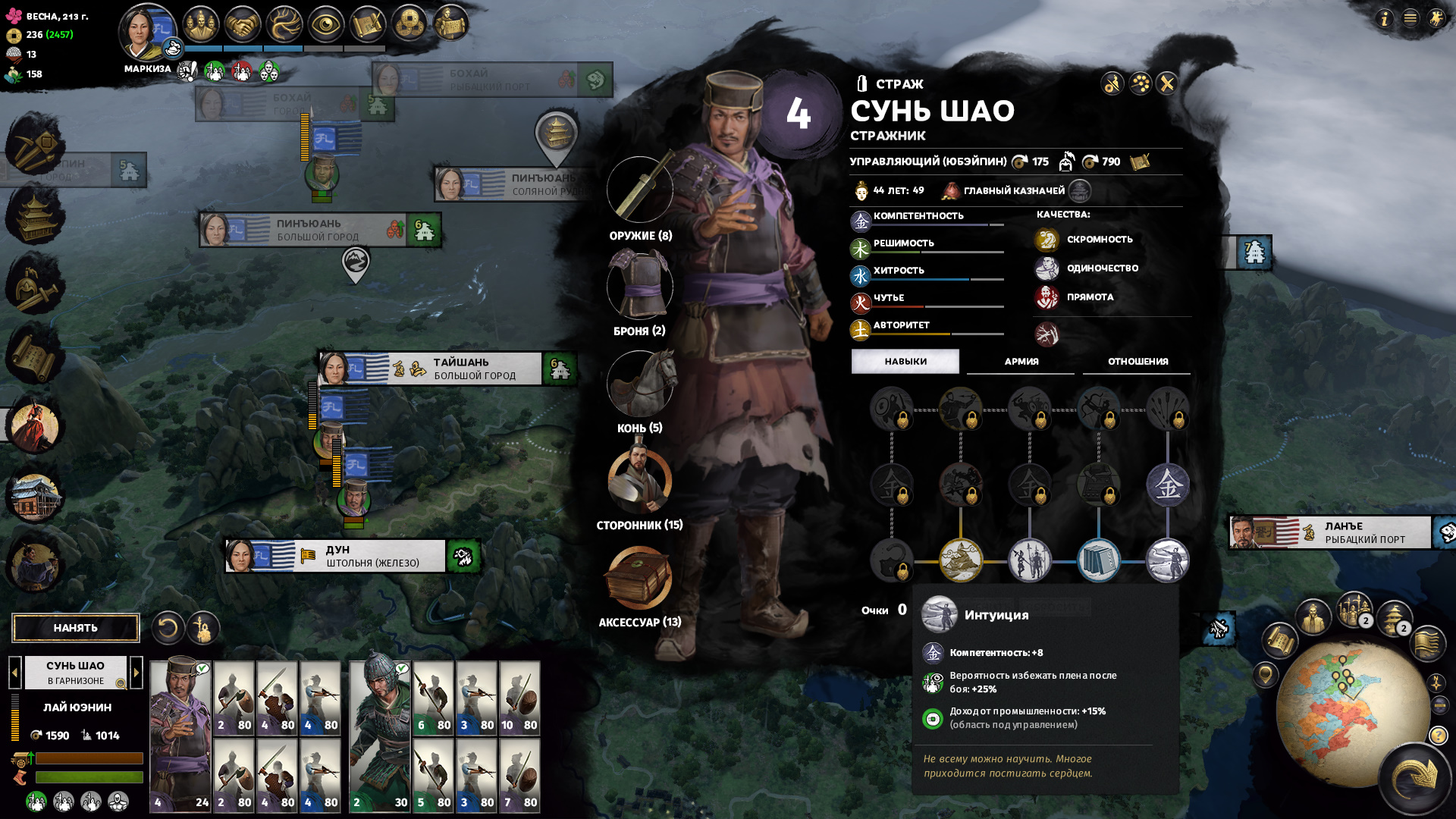Image resolution: width=1456 pixels, height=819 pixels.
Task: Select Сунь Шао's general card
Action: (x=180, y=736)
